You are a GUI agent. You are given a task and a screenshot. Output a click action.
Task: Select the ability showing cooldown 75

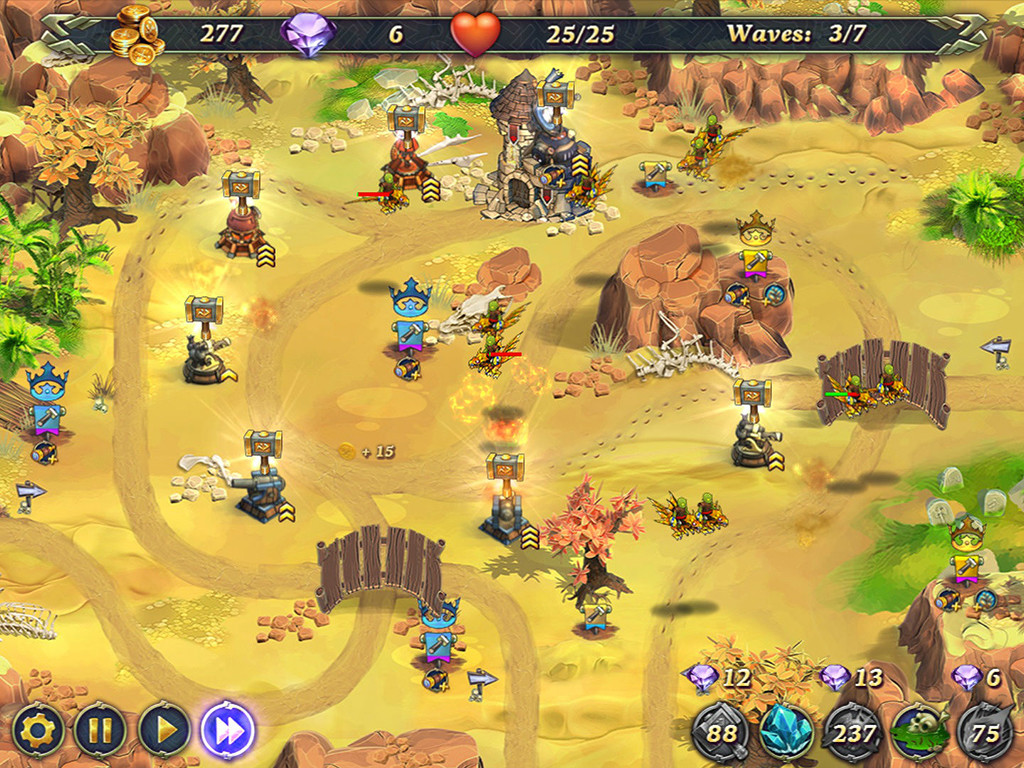pos(985,733)
